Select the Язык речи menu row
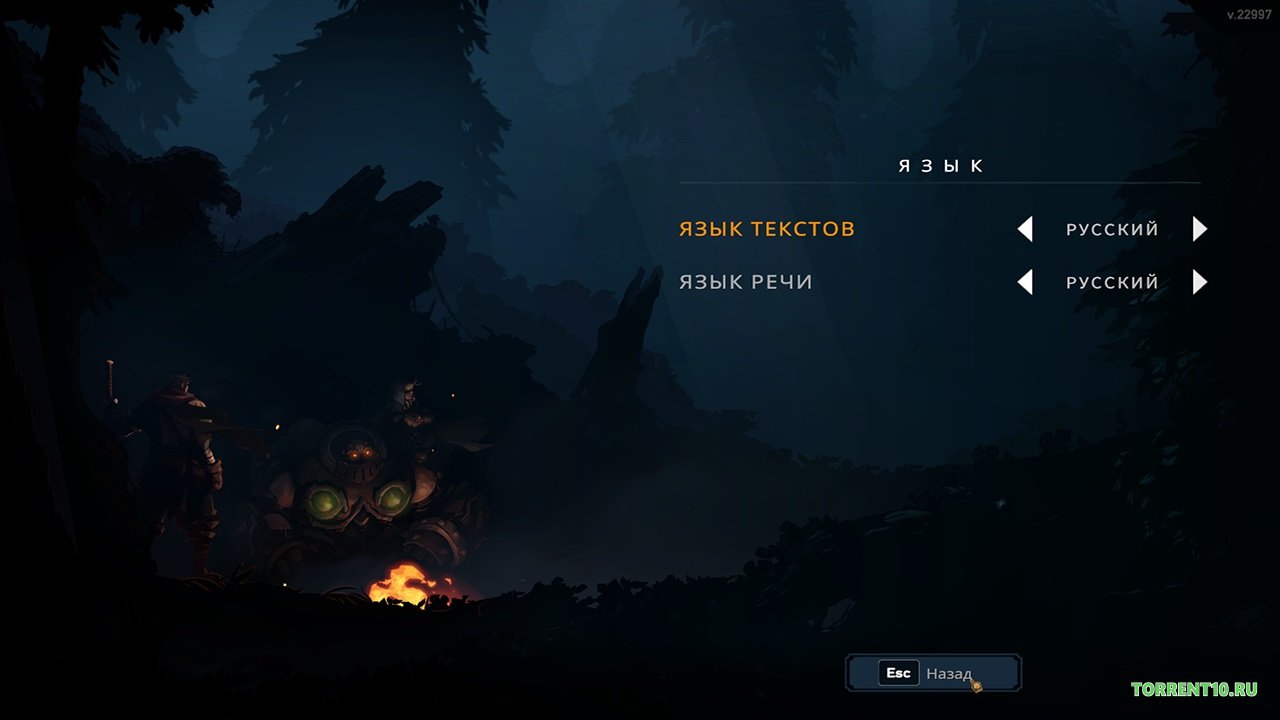The height and width of the screenshot is (720, 1280). [x=746, y=282]
